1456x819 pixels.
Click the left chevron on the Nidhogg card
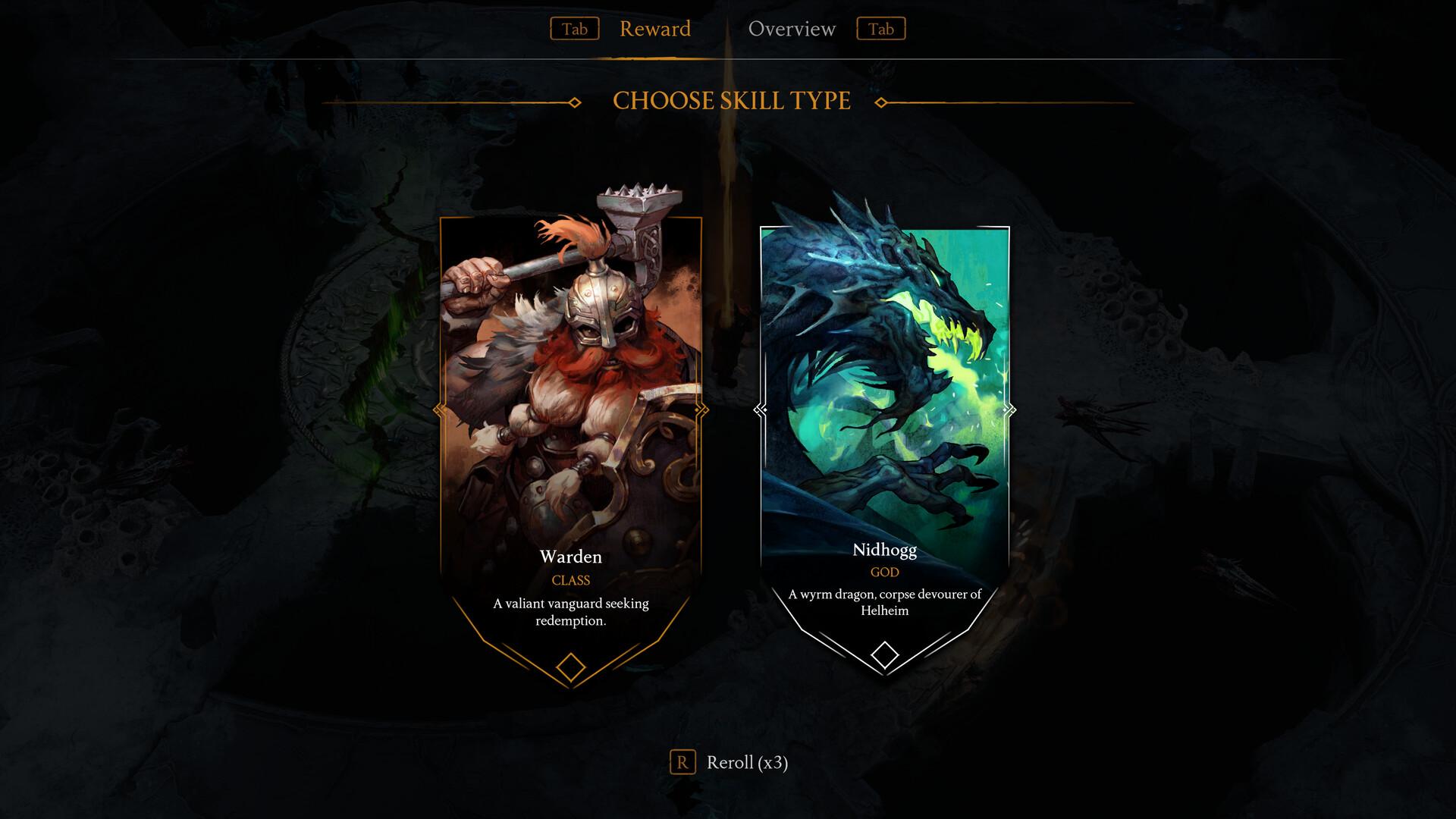coord(758,409)
